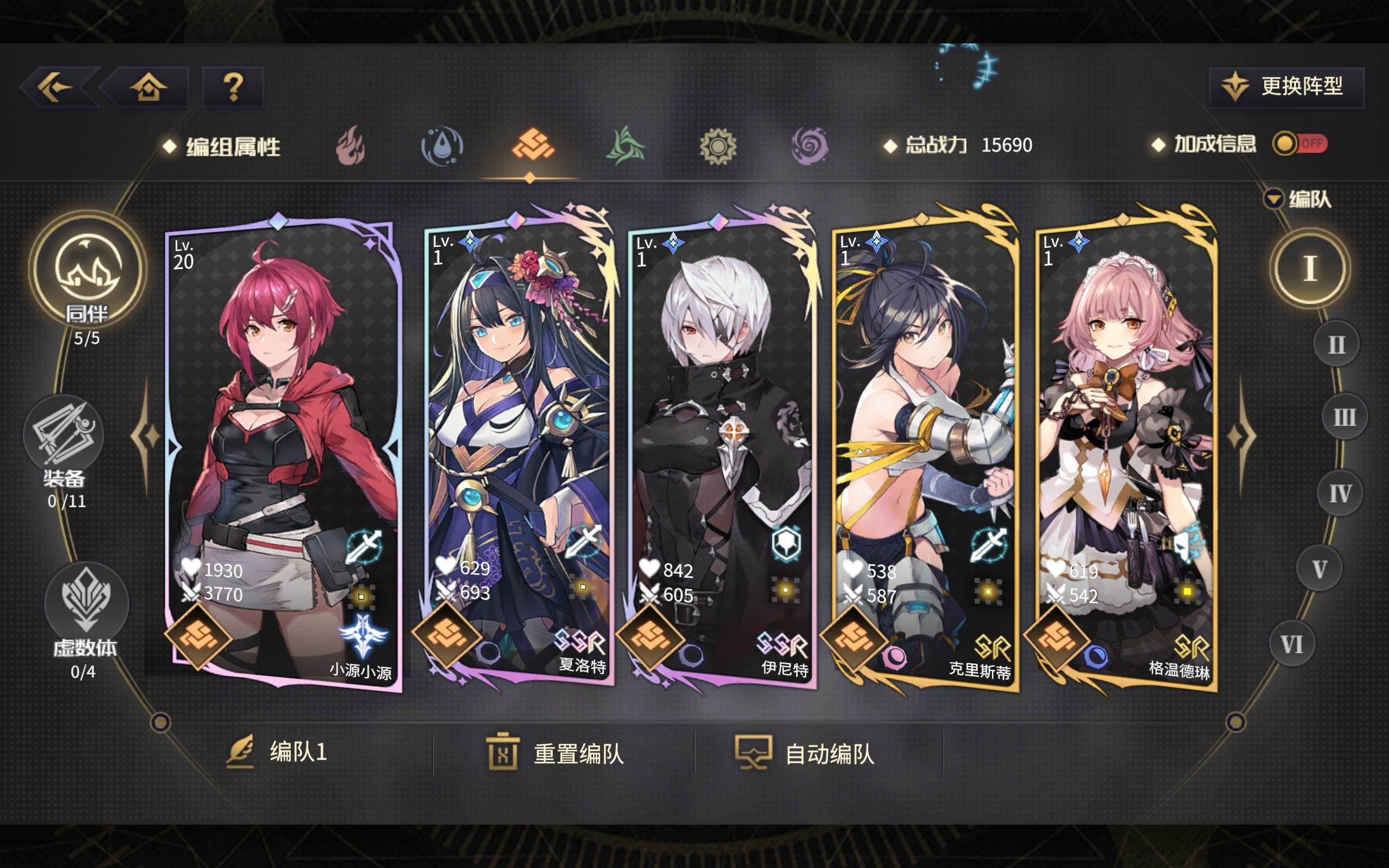This screenshot has height=868, width=1389.
Task: Open the green wind element filter
Action: pos(626,146)
